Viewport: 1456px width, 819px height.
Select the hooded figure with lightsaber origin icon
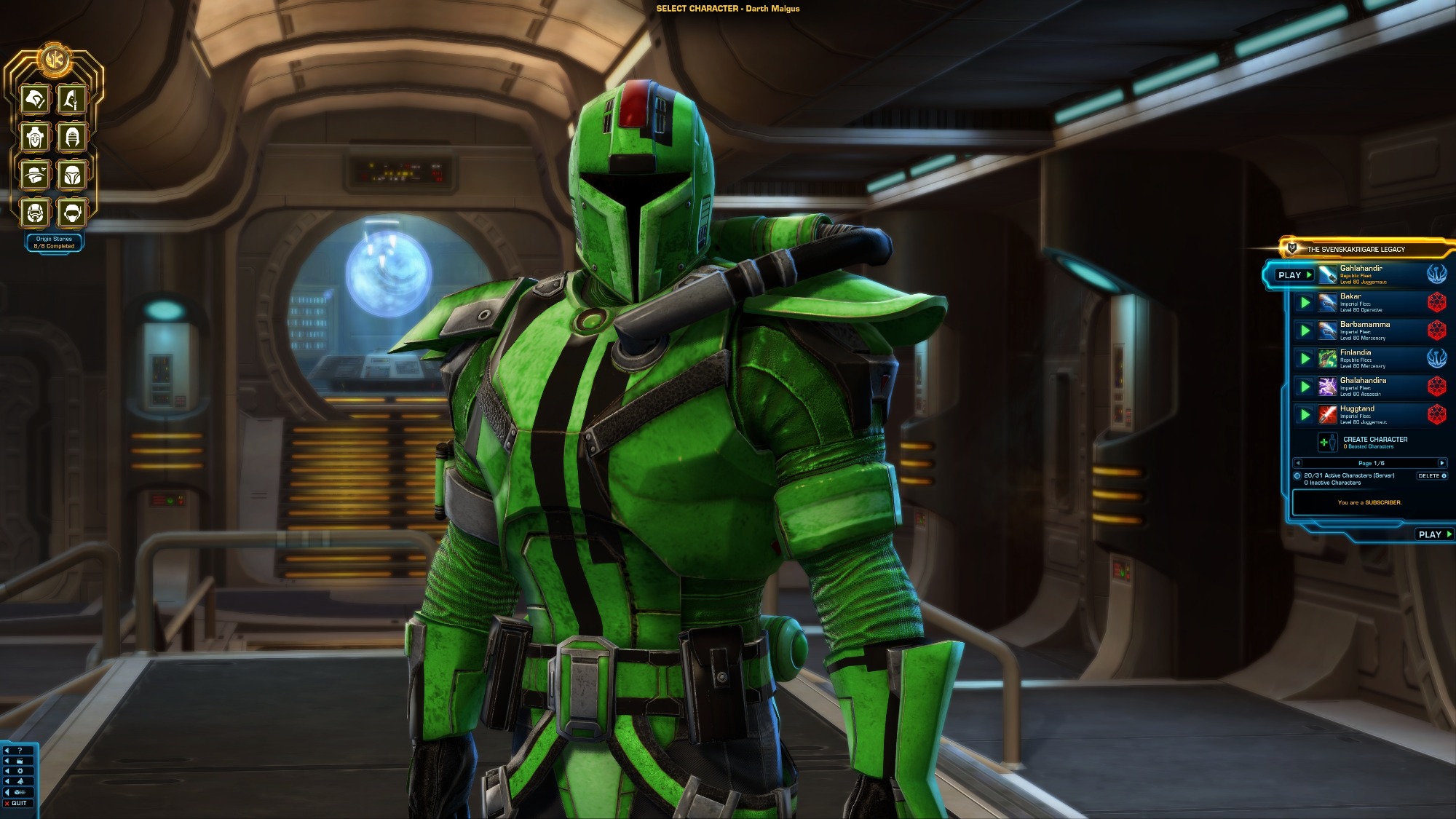(72, 99)
